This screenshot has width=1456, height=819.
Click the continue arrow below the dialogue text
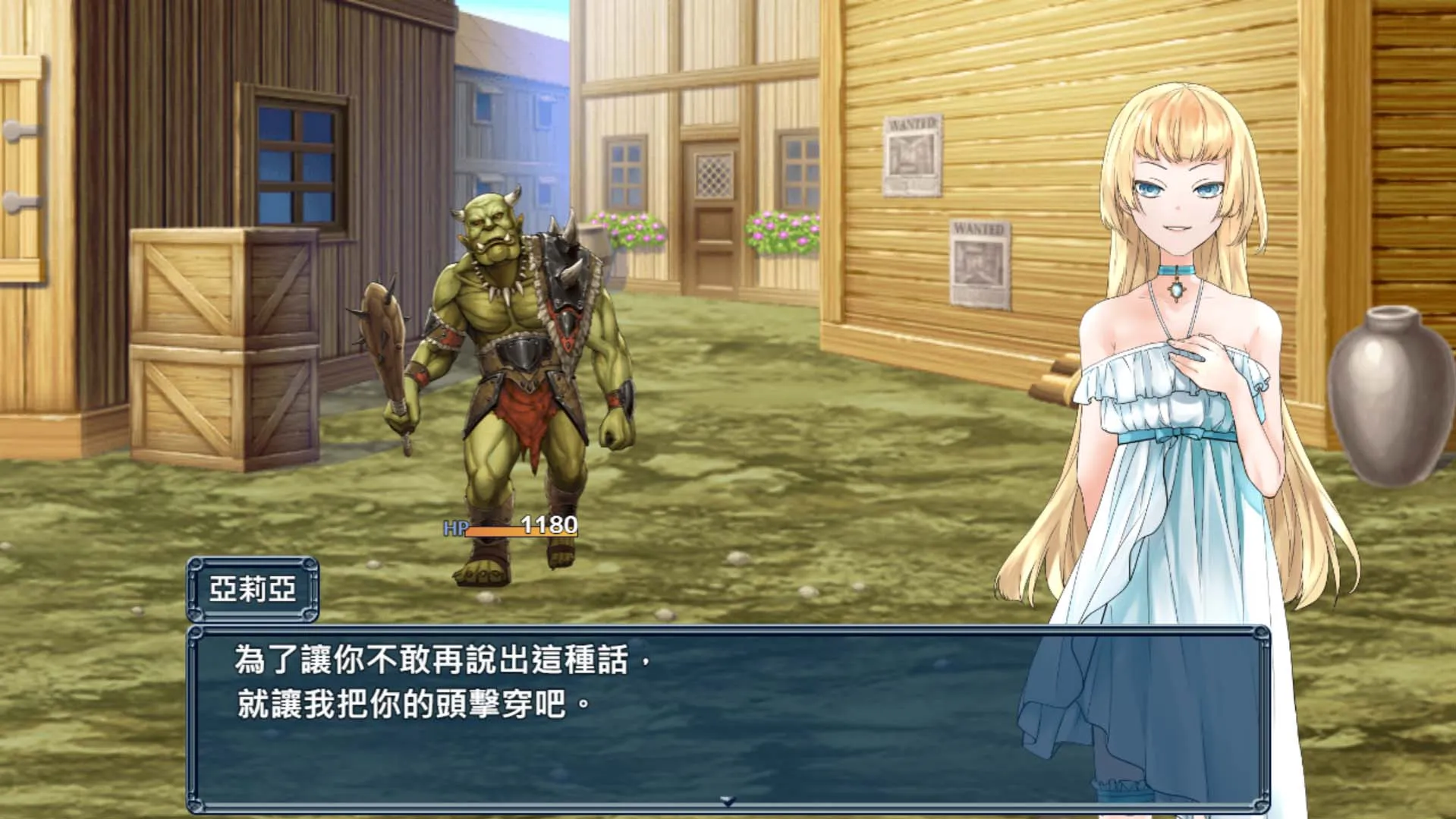(x=728, y=801)
